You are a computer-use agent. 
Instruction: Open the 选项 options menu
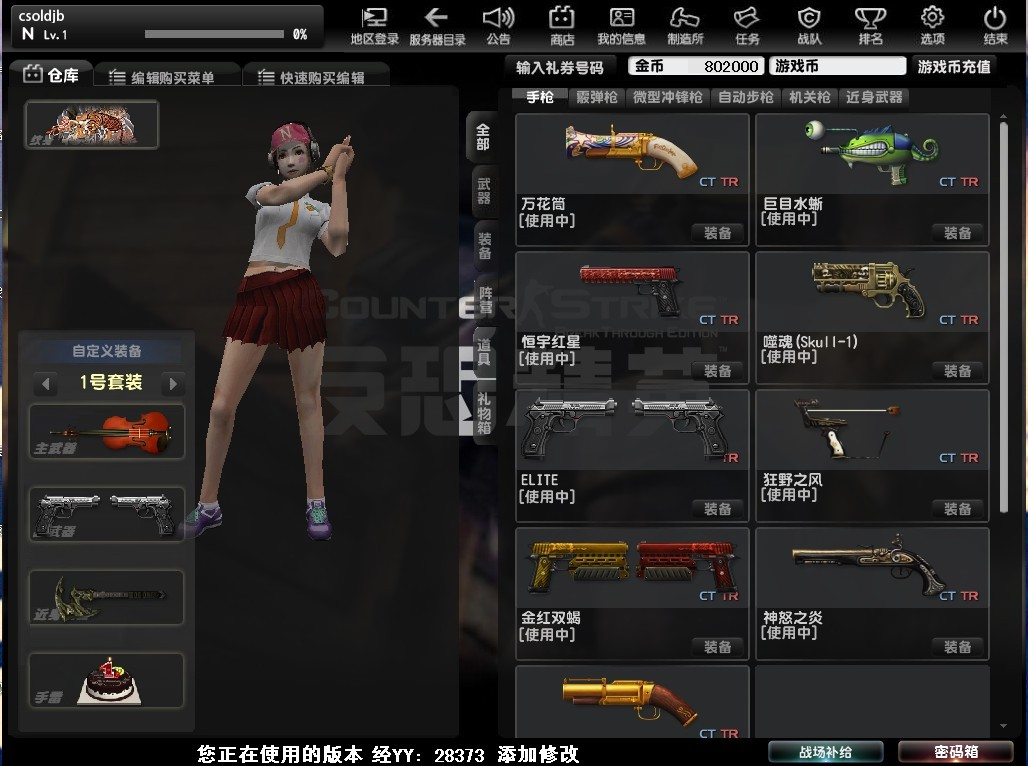click(x=932, y=26)
